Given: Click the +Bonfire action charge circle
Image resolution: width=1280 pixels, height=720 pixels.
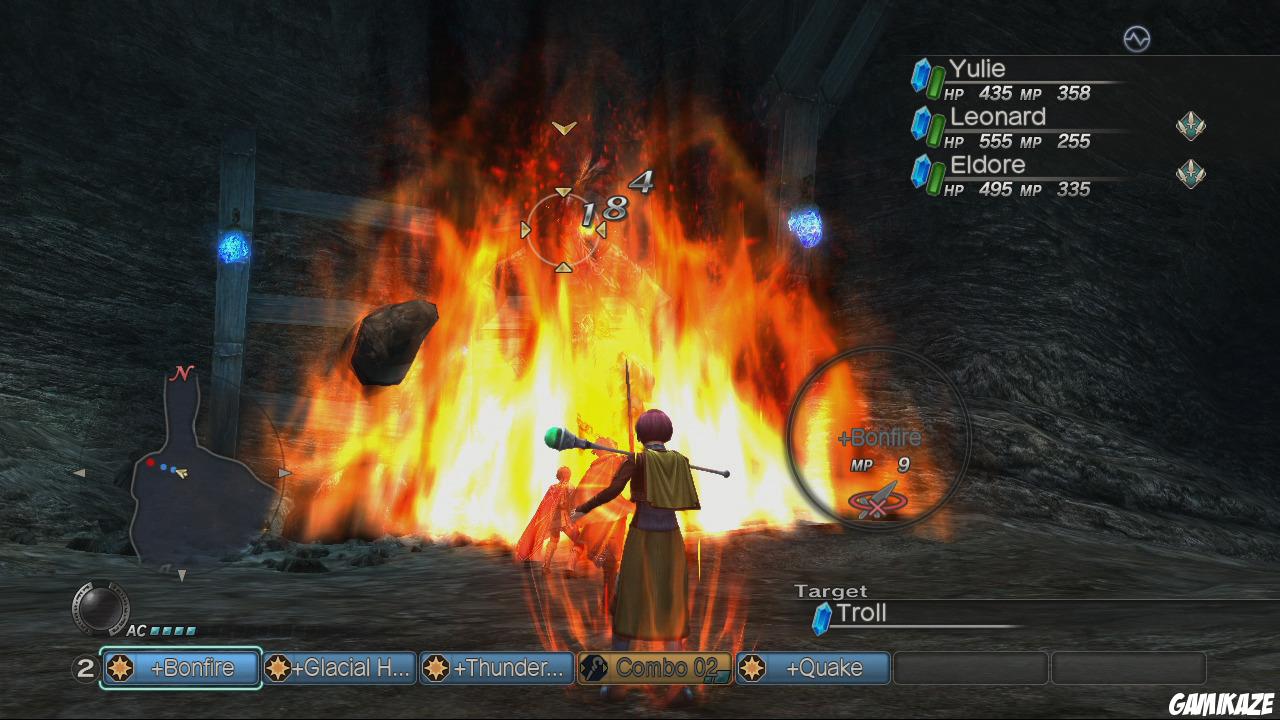Looking at the screenshot, I should [879, 436].
